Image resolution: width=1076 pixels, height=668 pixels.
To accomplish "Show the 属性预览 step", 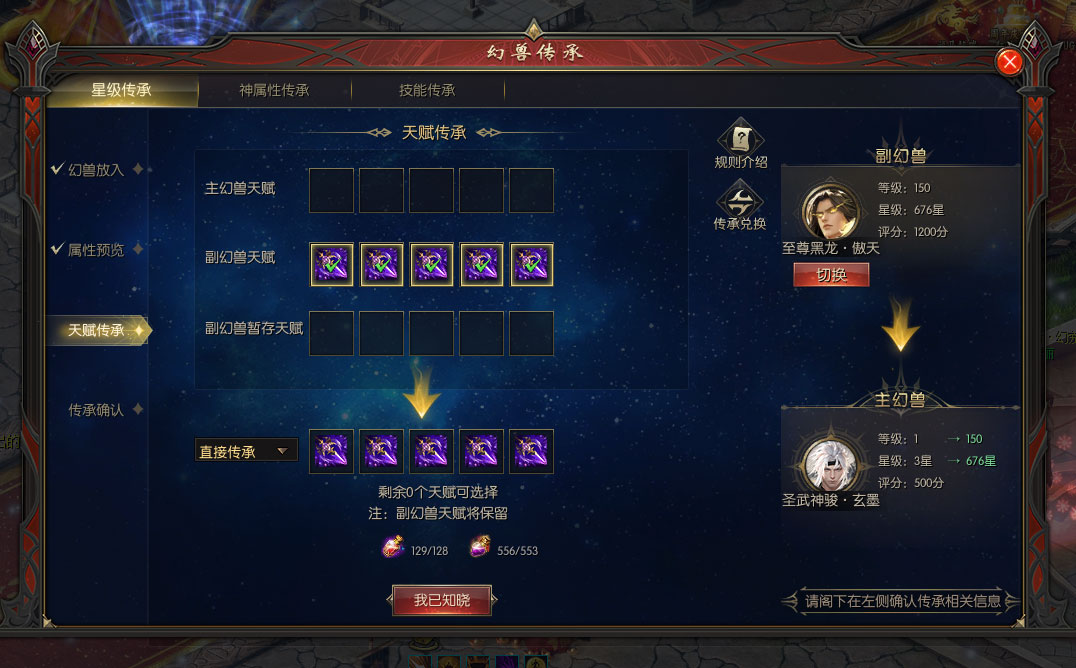I will [96, 250].
